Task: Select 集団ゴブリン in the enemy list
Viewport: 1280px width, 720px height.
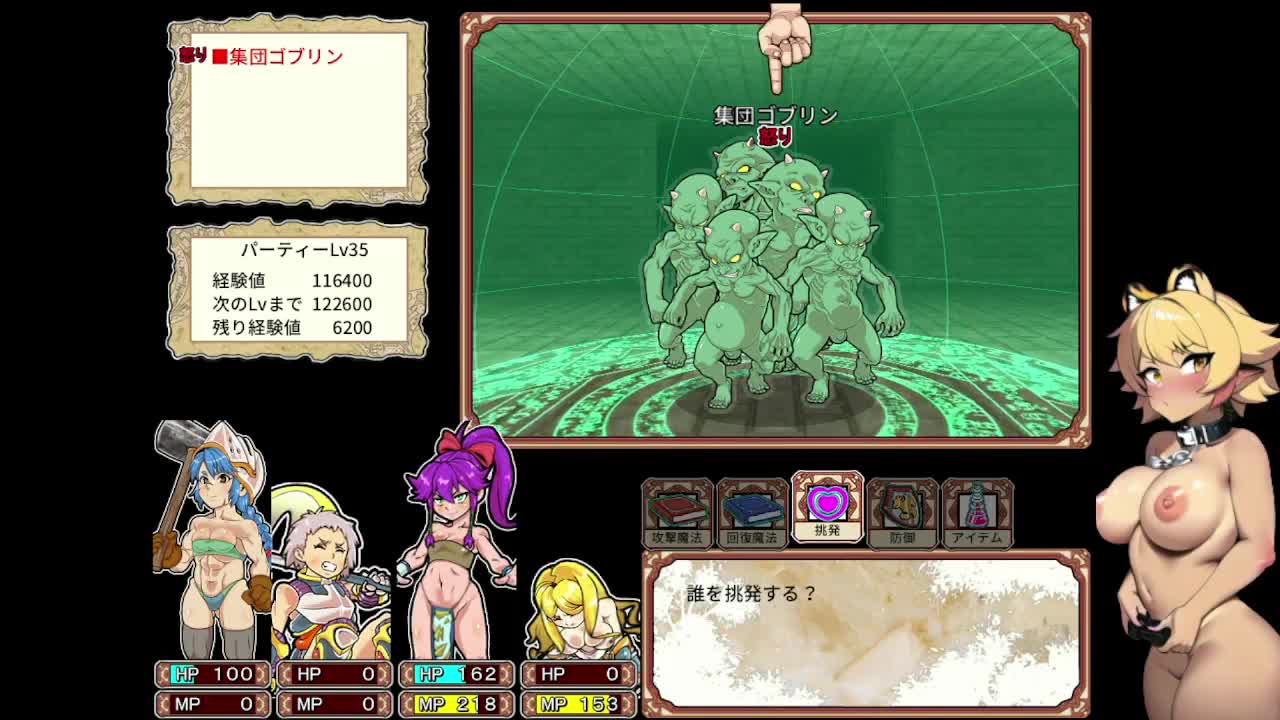Action: point(286,57)
